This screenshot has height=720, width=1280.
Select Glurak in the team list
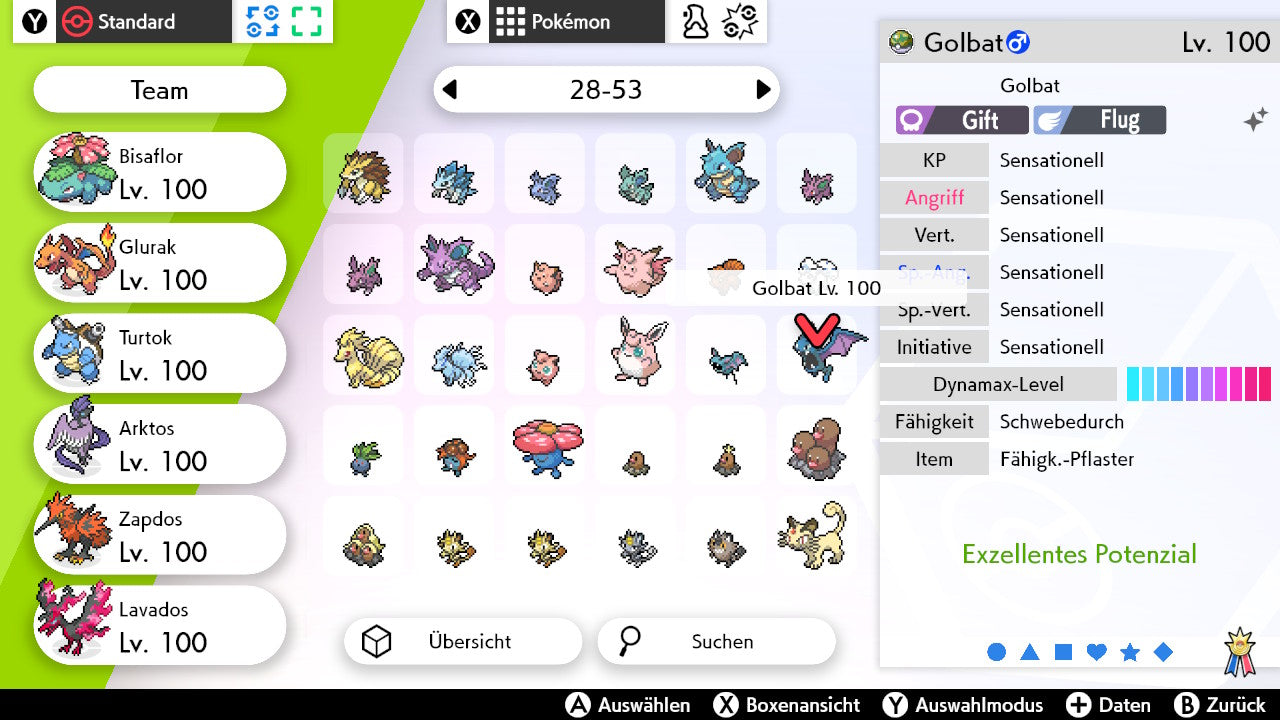click(160, 262)
